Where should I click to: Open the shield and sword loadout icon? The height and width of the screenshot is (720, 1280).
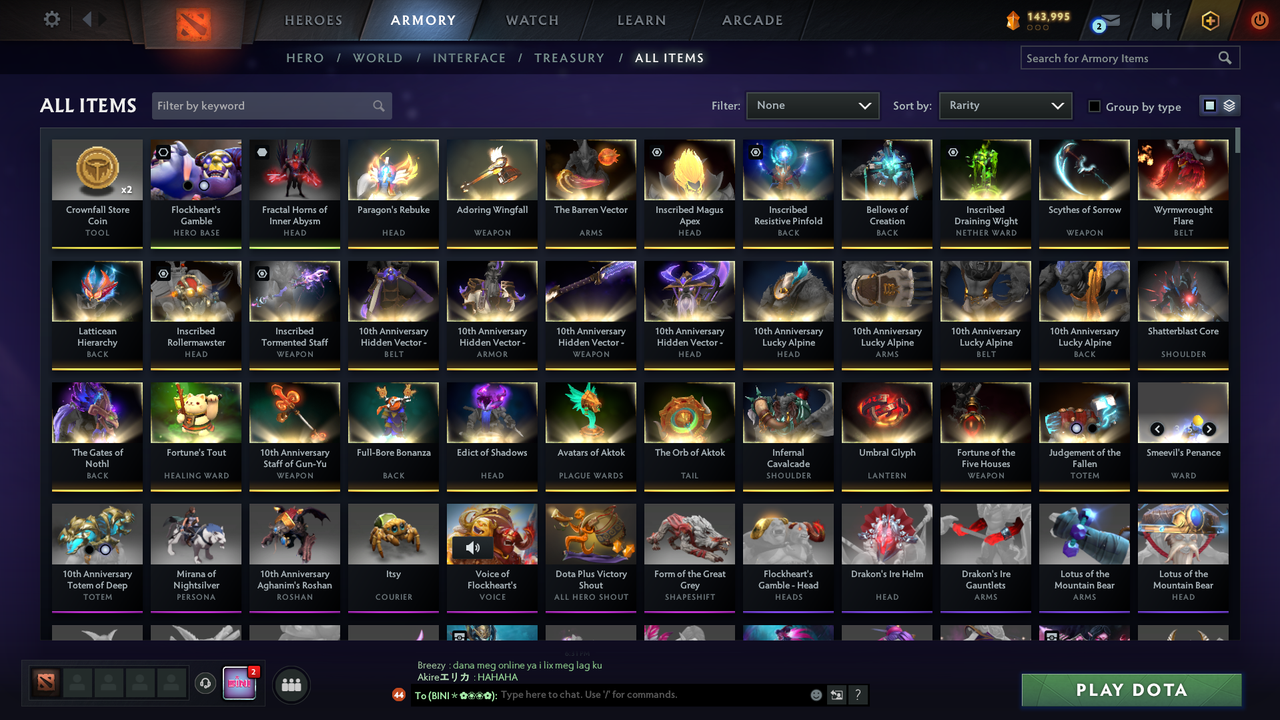1160,18
